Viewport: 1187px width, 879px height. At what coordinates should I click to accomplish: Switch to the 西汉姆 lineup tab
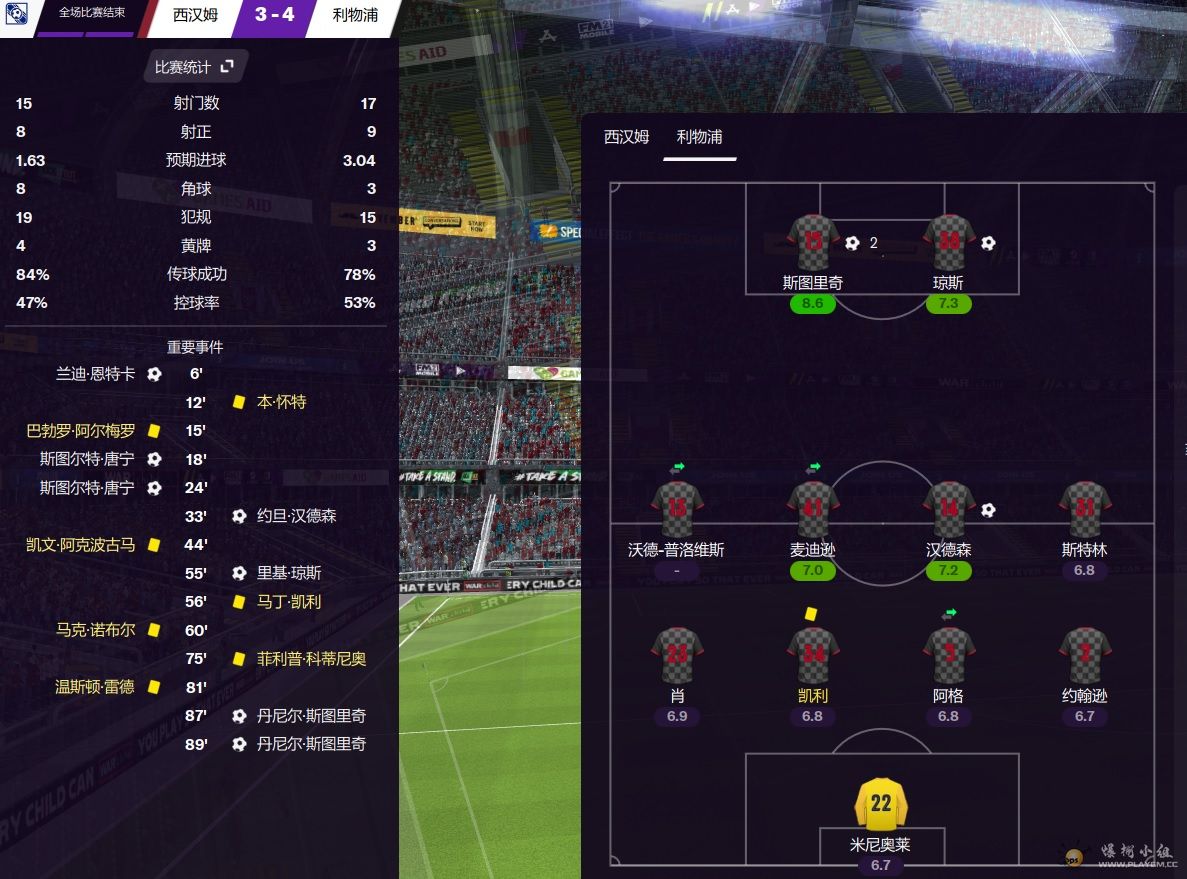627,138
